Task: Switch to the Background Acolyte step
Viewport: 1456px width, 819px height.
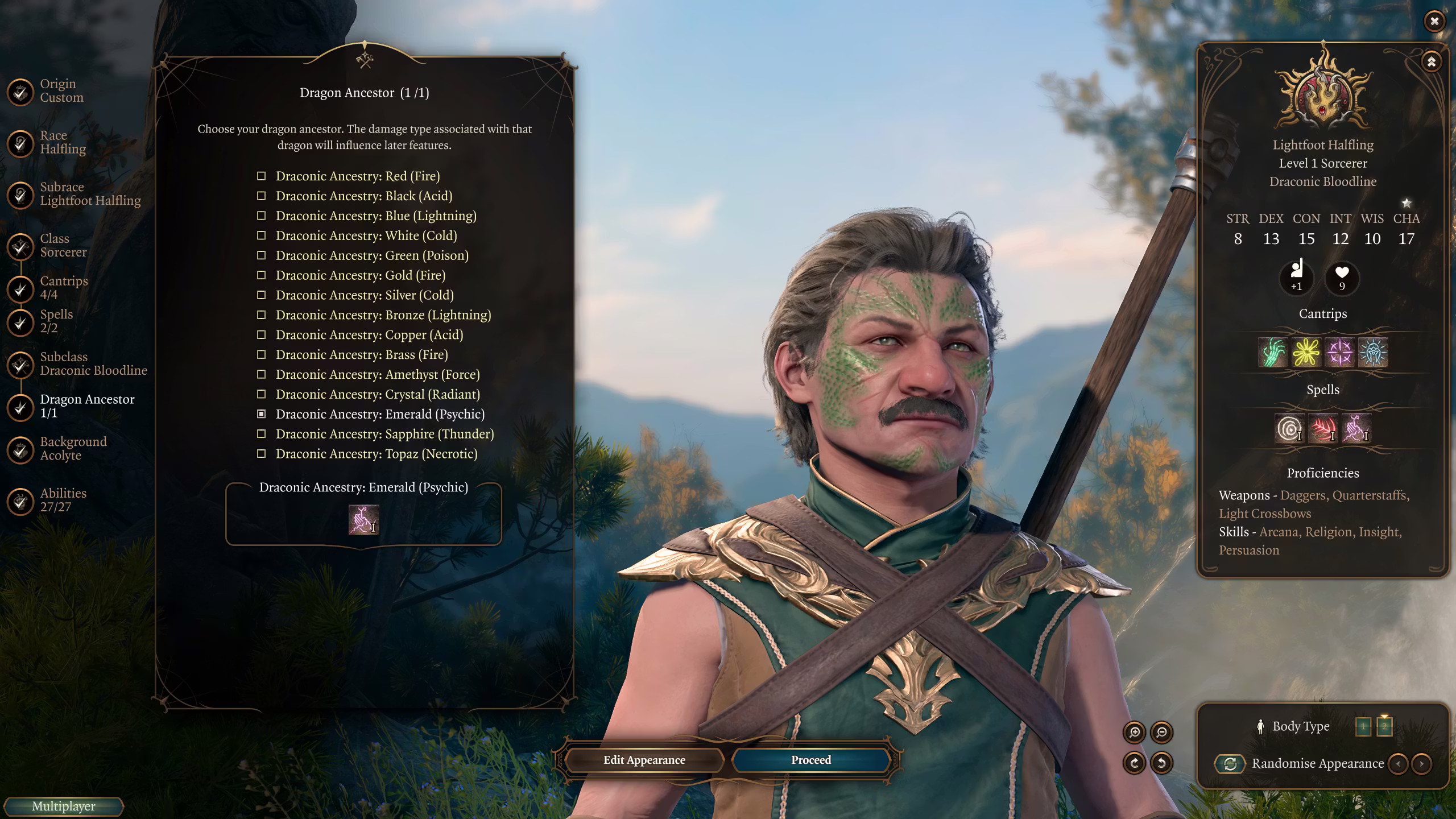Action: [73, 449]
